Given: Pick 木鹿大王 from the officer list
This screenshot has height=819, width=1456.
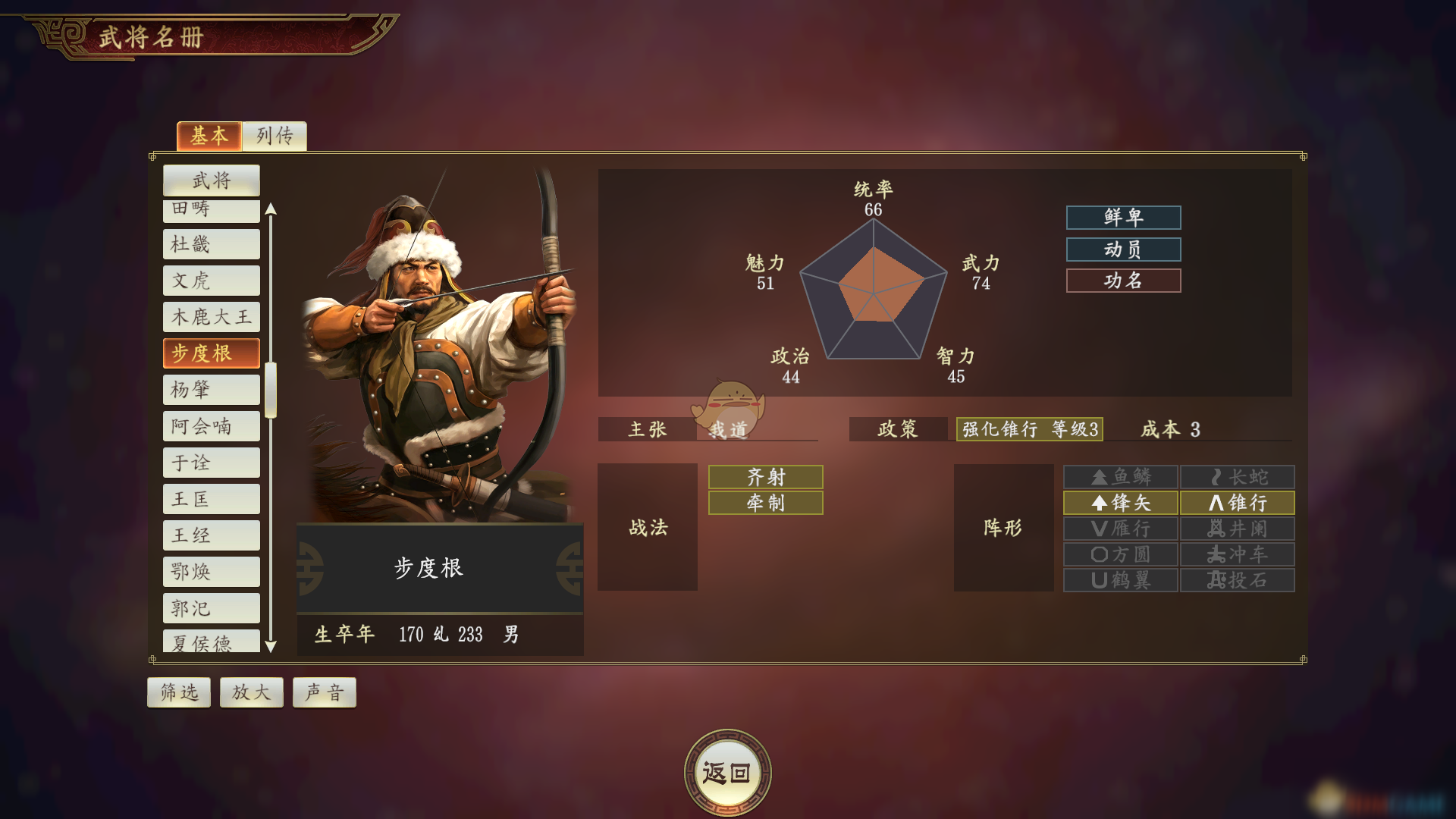Looking at the screenshot, I should coord(211,317).
